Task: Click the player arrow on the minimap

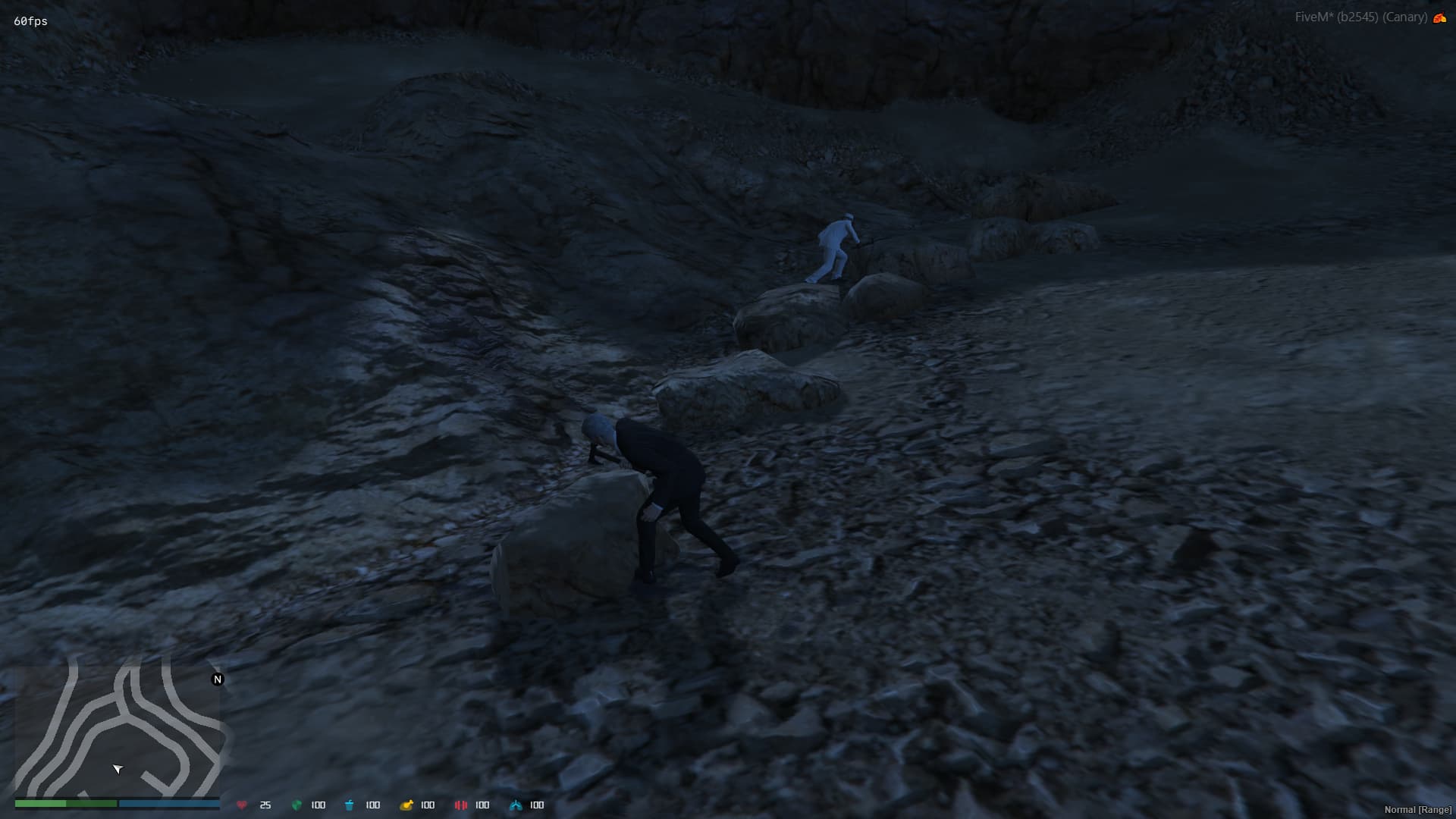Action: (x=118, y=768)
